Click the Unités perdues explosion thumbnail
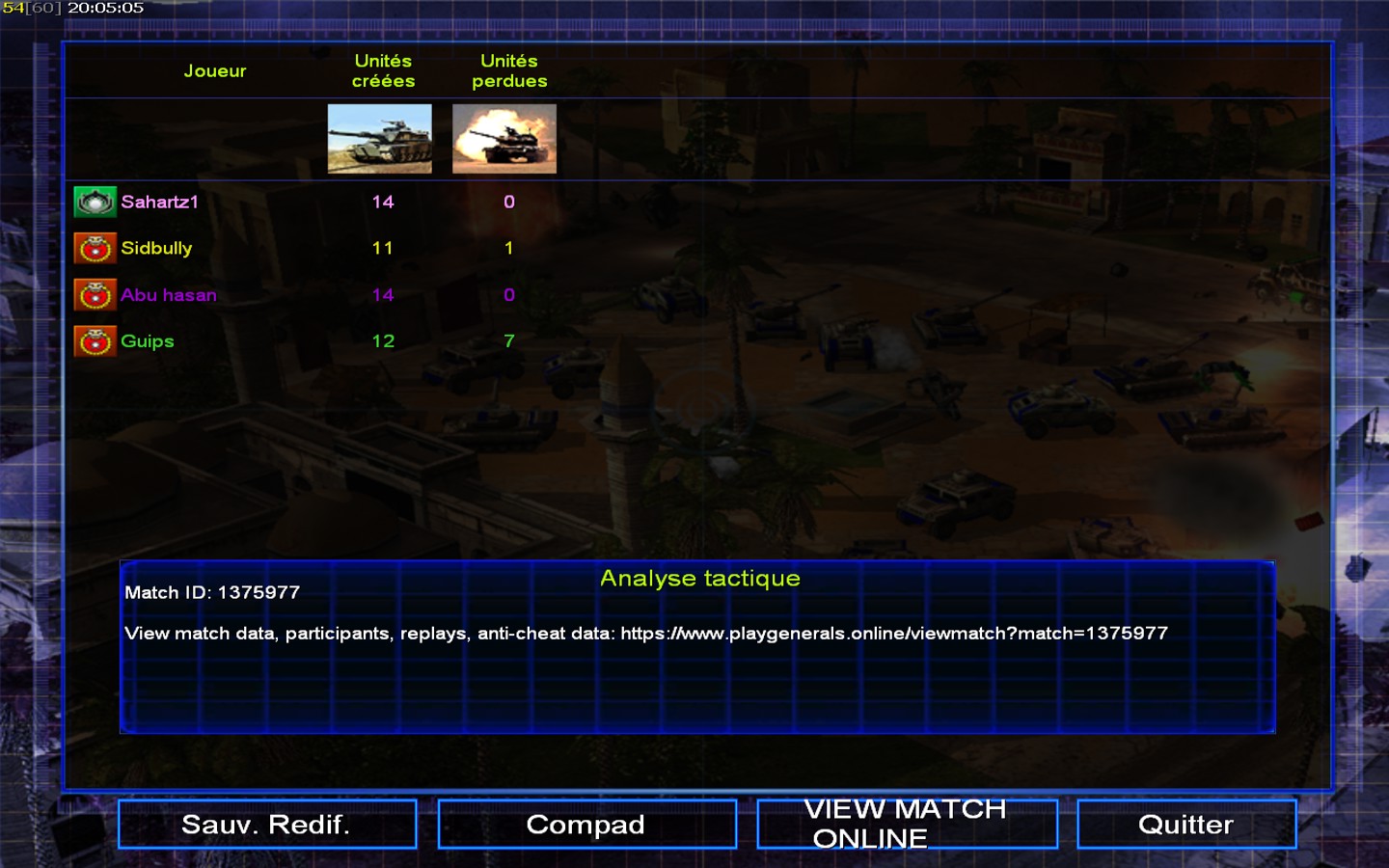This screenshot has height=868, width=1389. [504, 139]
